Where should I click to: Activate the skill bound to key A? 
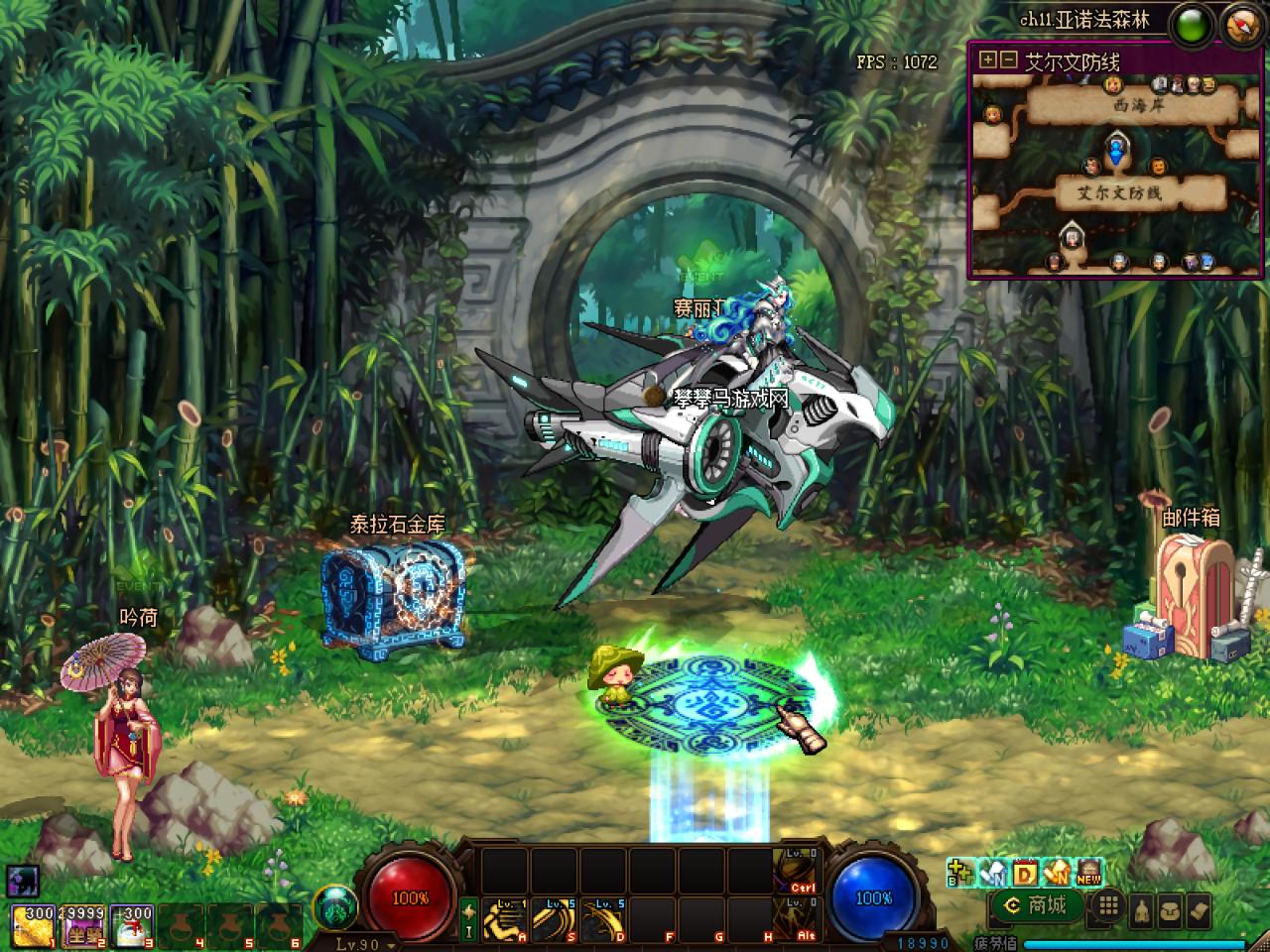(x=505, y=921)
